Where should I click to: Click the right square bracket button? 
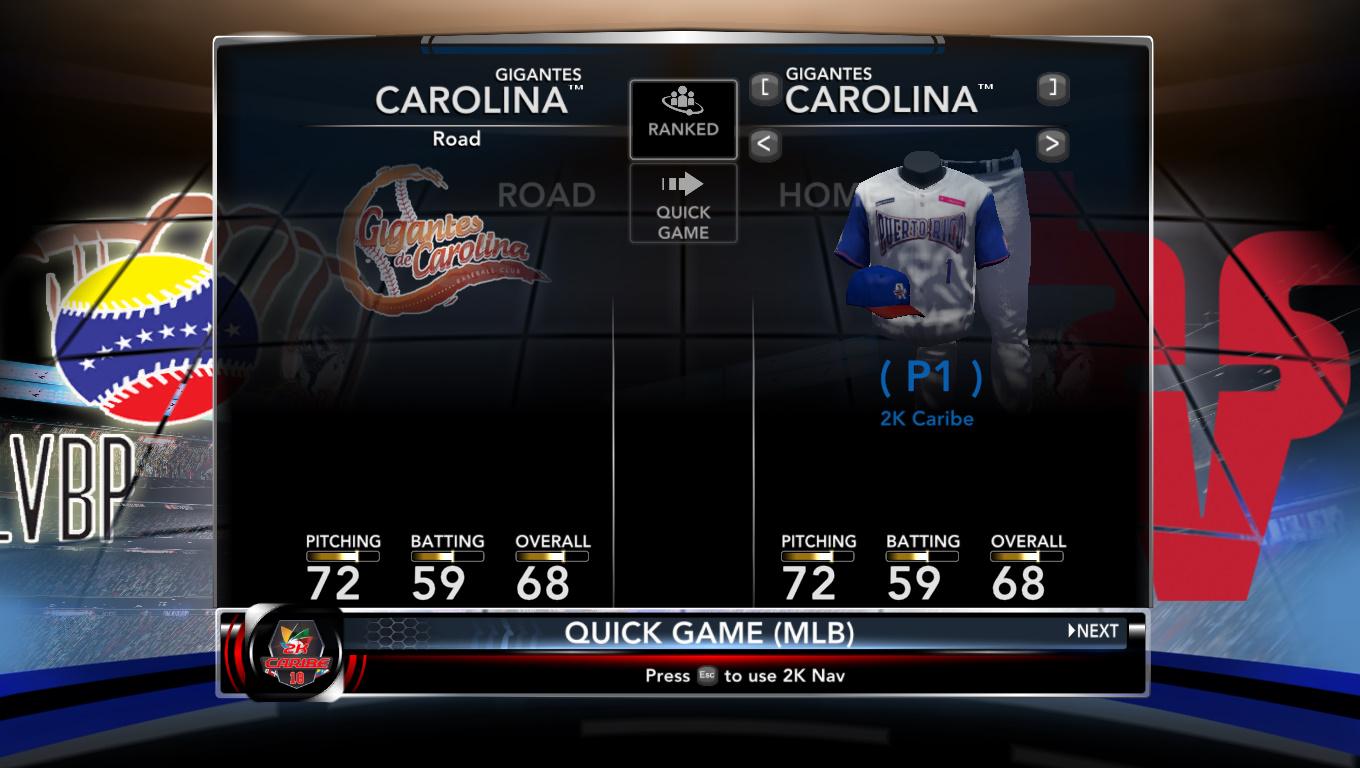coord(1052,88)
